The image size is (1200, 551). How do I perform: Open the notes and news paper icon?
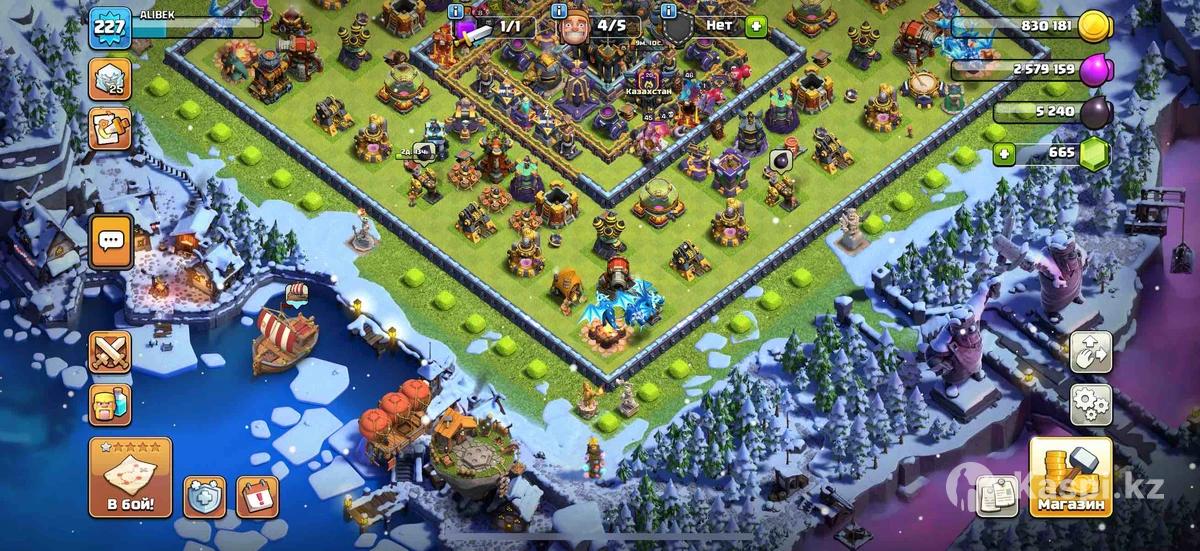[x=996, y=495]
